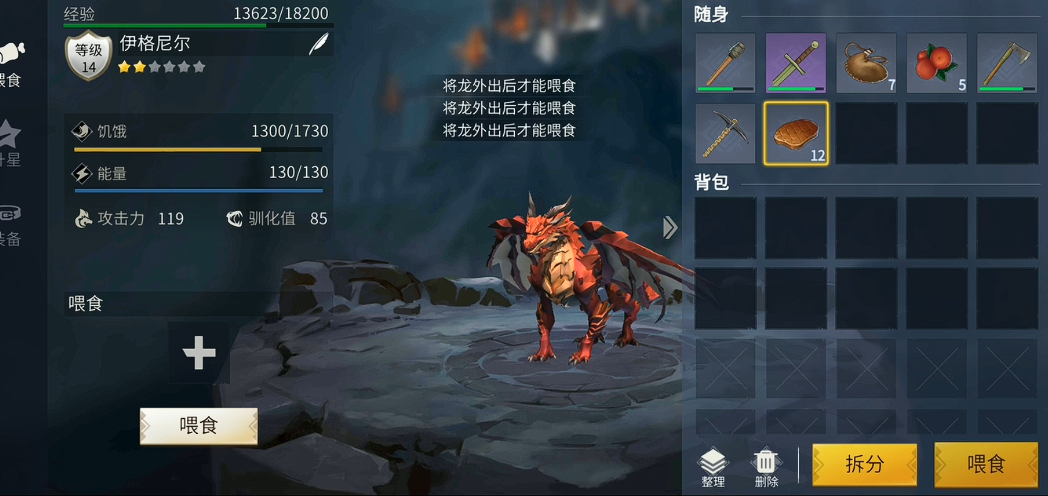
Task: Switch to the 喂食 feeding tab with meat icon
Action: click(x=10, y=63)
